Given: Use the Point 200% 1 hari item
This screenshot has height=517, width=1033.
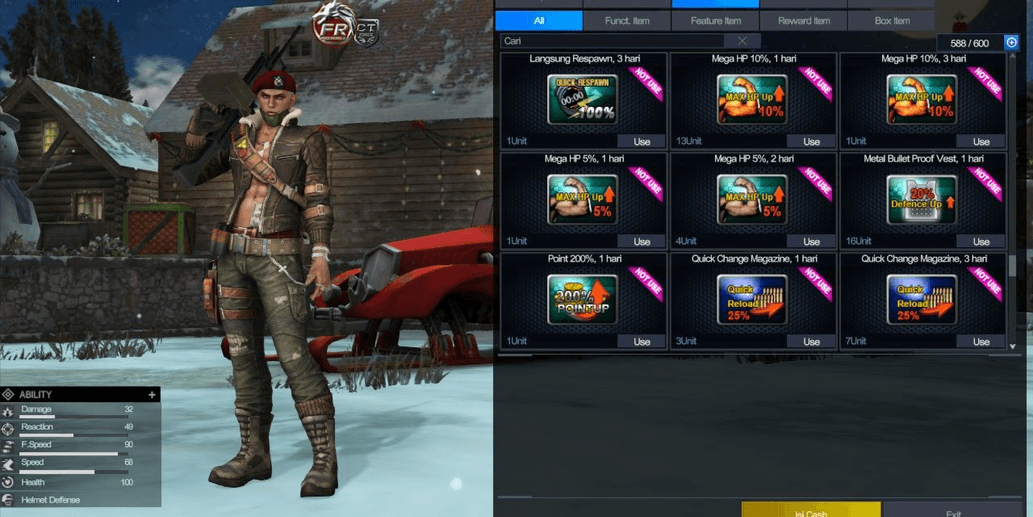Looking at the screenshot, I should tap(641, 341).
